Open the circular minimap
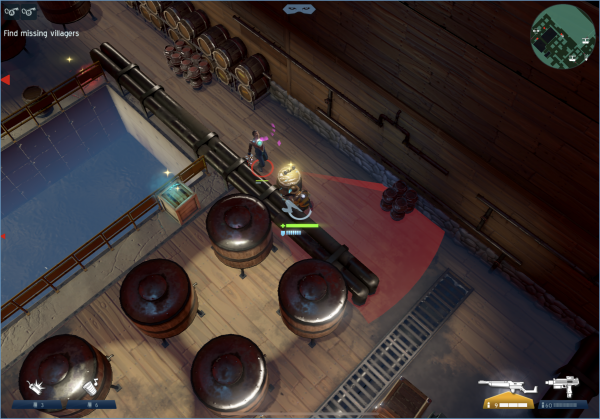The height and width of the screenshot is (419, 600). 563,36
